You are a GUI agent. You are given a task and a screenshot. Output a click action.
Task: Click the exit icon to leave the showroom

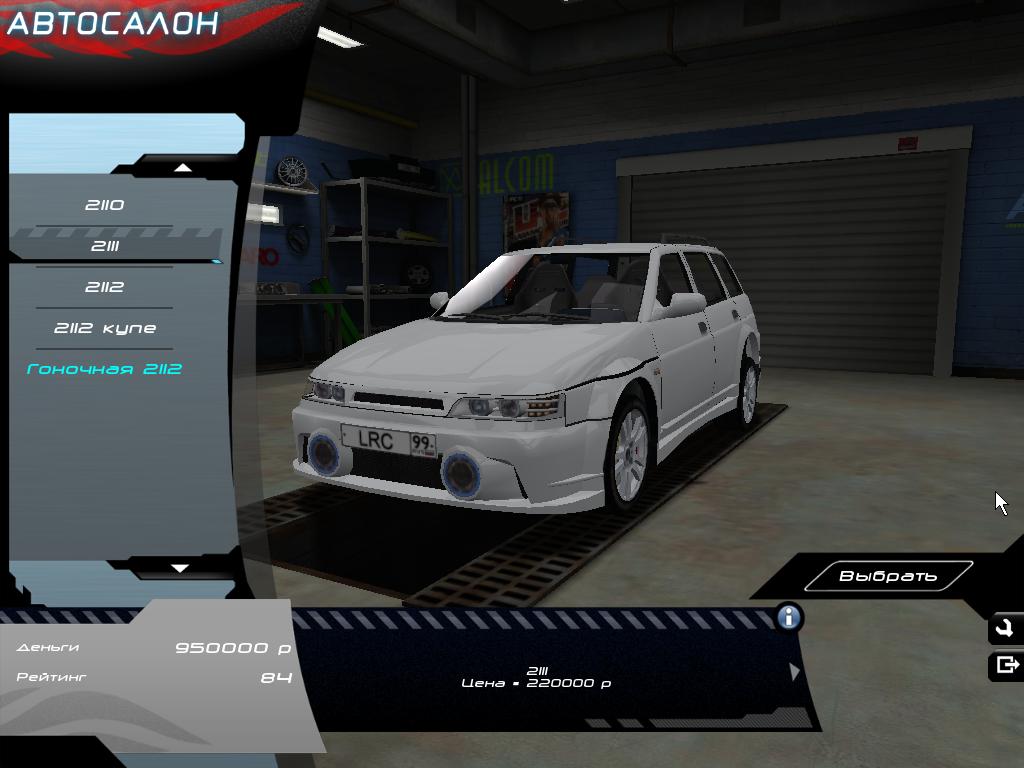tap(1006, 665)
